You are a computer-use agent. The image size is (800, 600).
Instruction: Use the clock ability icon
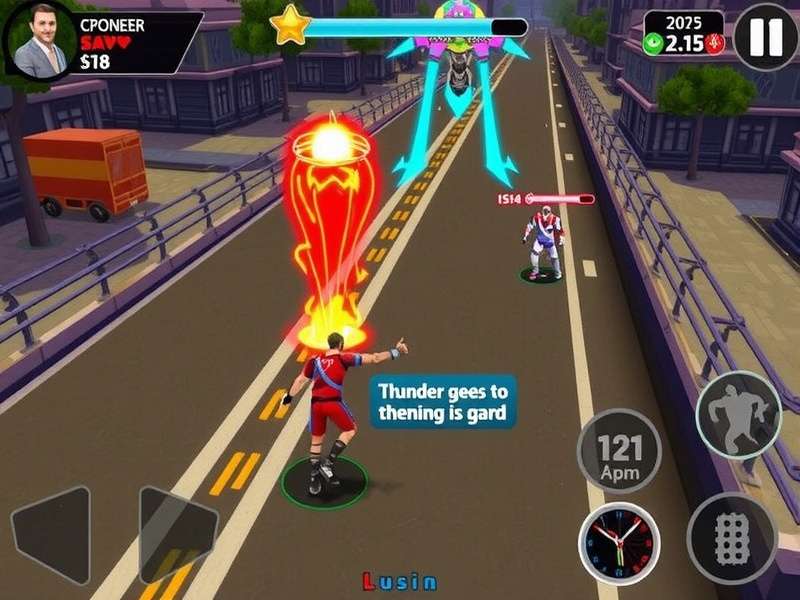[x=619, y=543]
